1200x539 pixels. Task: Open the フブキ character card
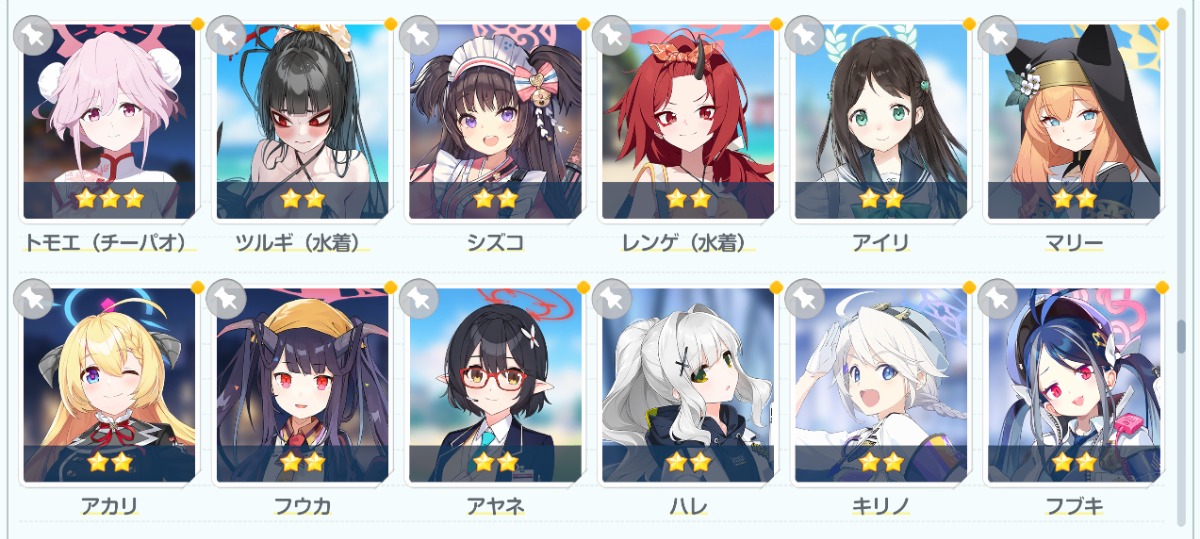[x=1075, y=385]
